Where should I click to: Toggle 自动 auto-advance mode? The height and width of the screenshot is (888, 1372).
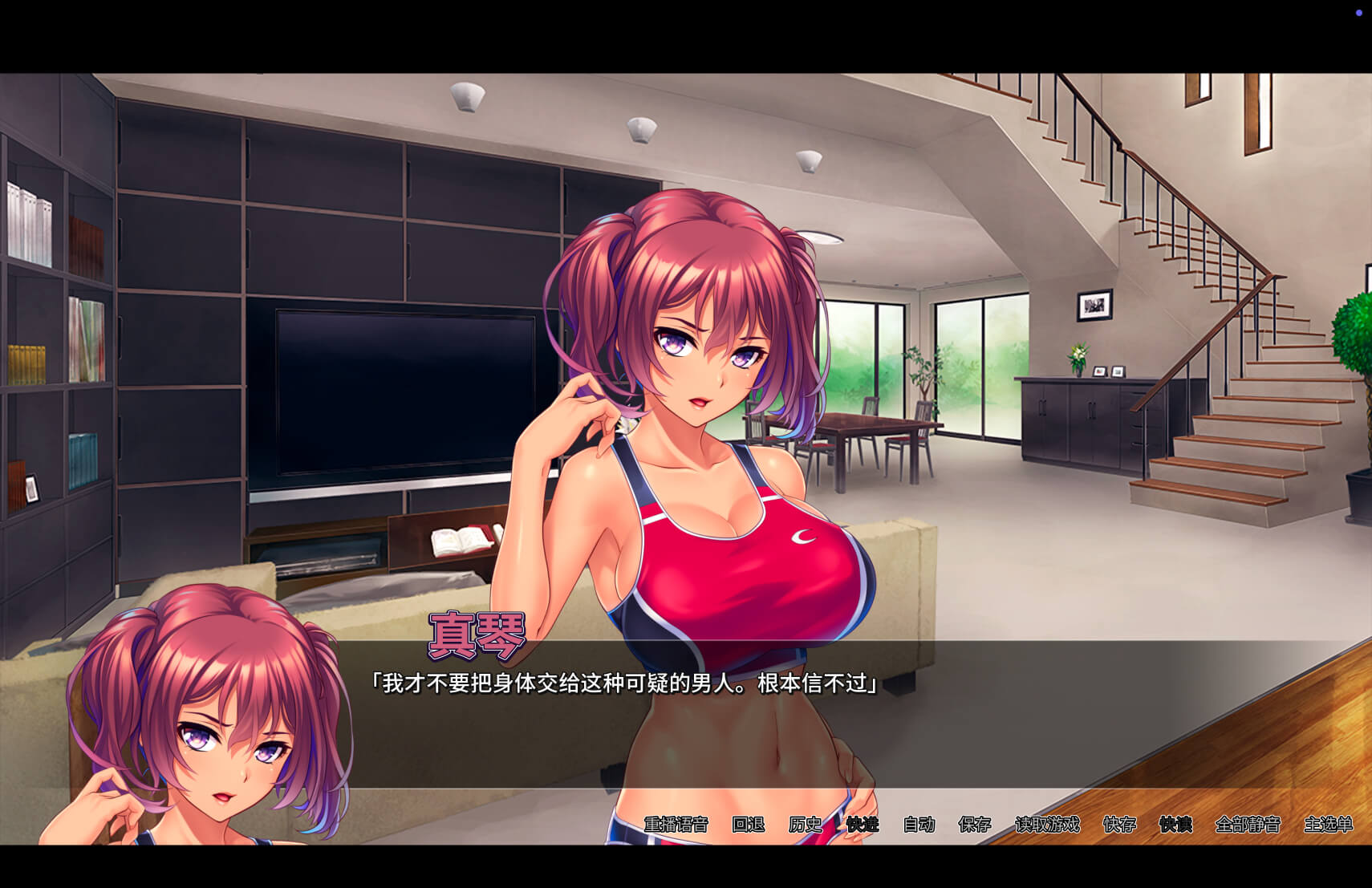pyautogui.click(x=919, y=824)
